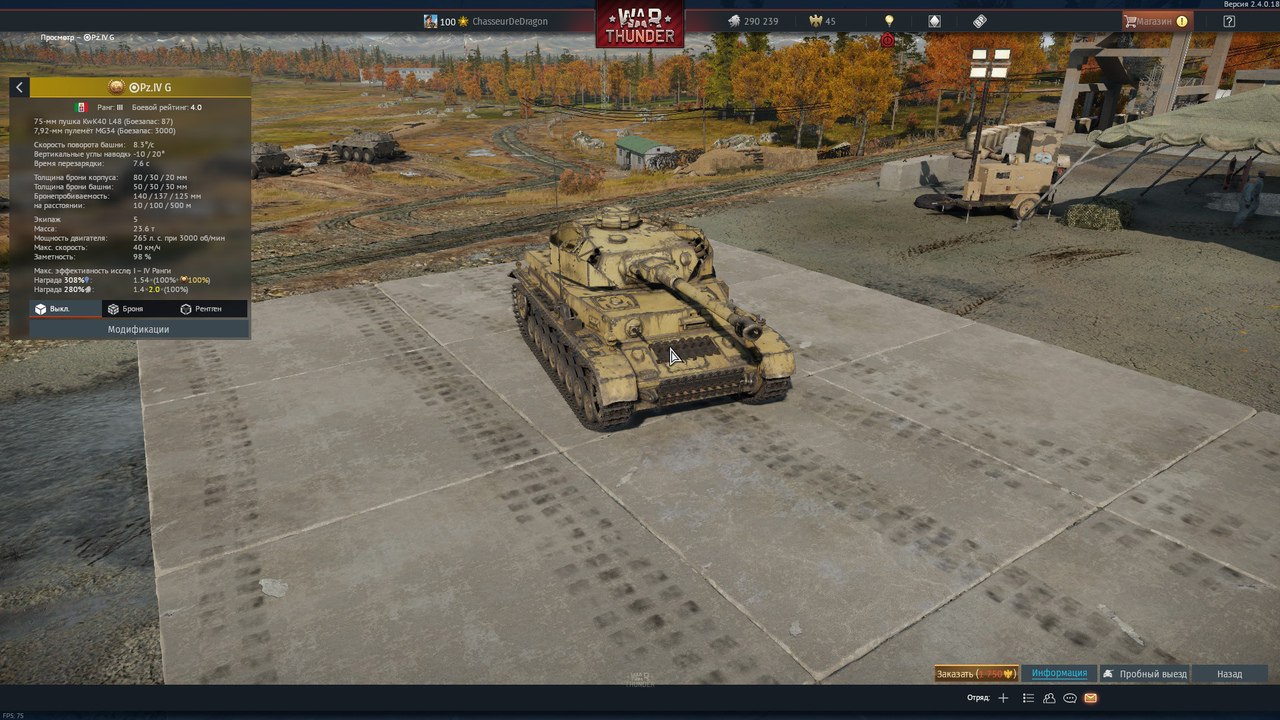Click the golden eagles balance of 45

pos(822,21)
